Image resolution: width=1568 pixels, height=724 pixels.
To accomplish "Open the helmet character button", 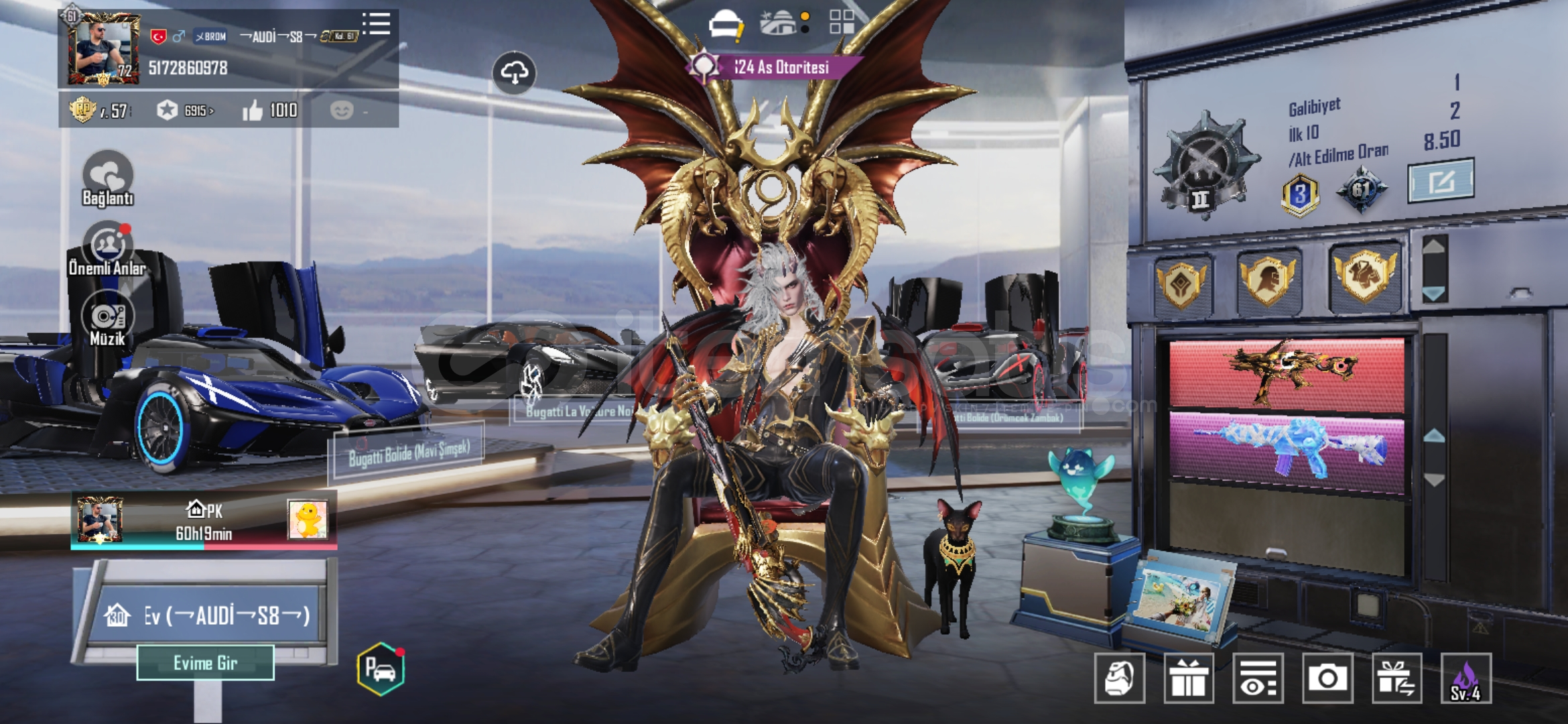I will coord(1119,678).
